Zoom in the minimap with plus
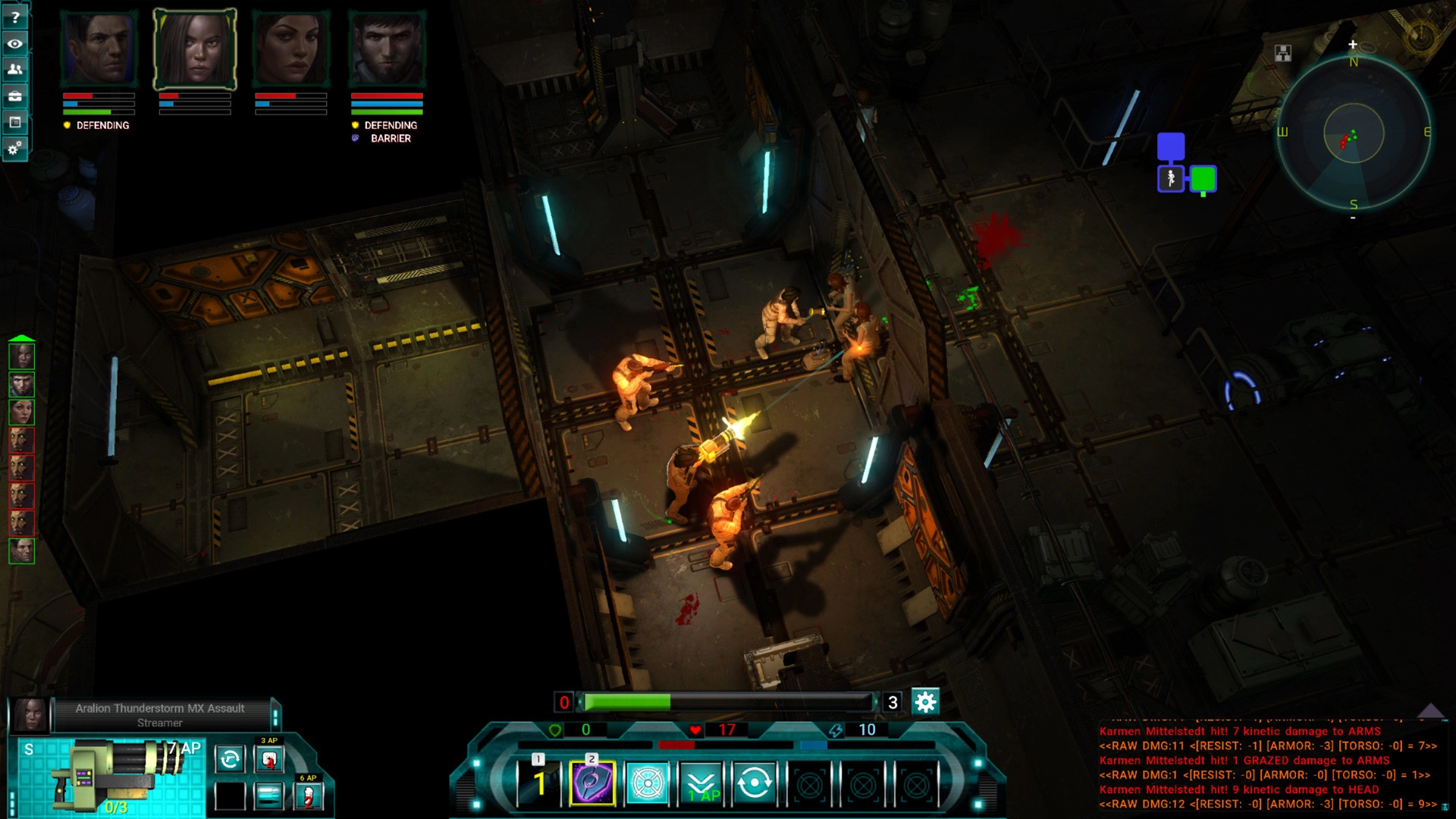1456x819 pixels. [1352, 45]
